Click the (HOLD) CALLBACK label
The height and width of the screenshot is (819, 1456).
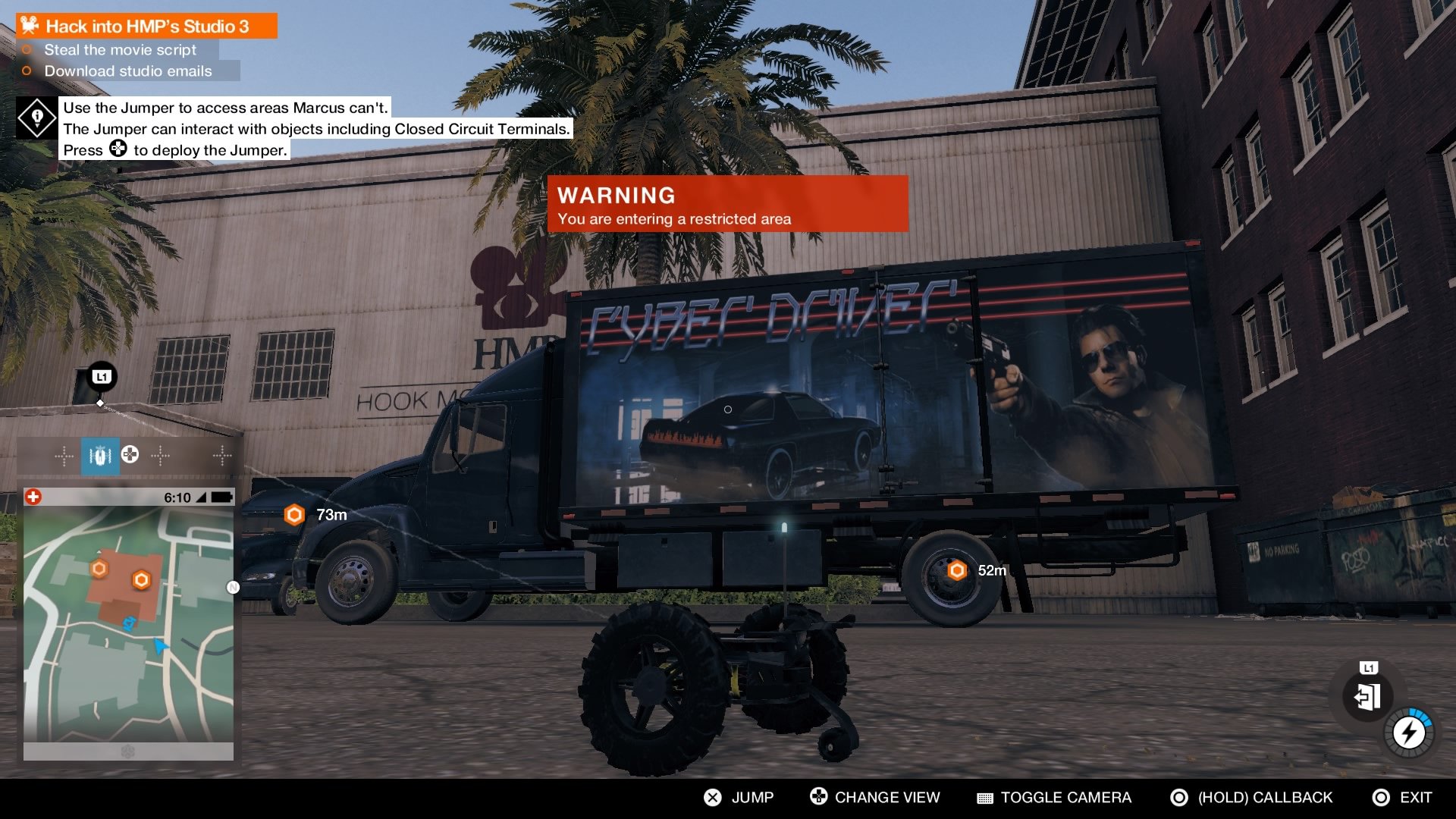tap(1264, 797)
